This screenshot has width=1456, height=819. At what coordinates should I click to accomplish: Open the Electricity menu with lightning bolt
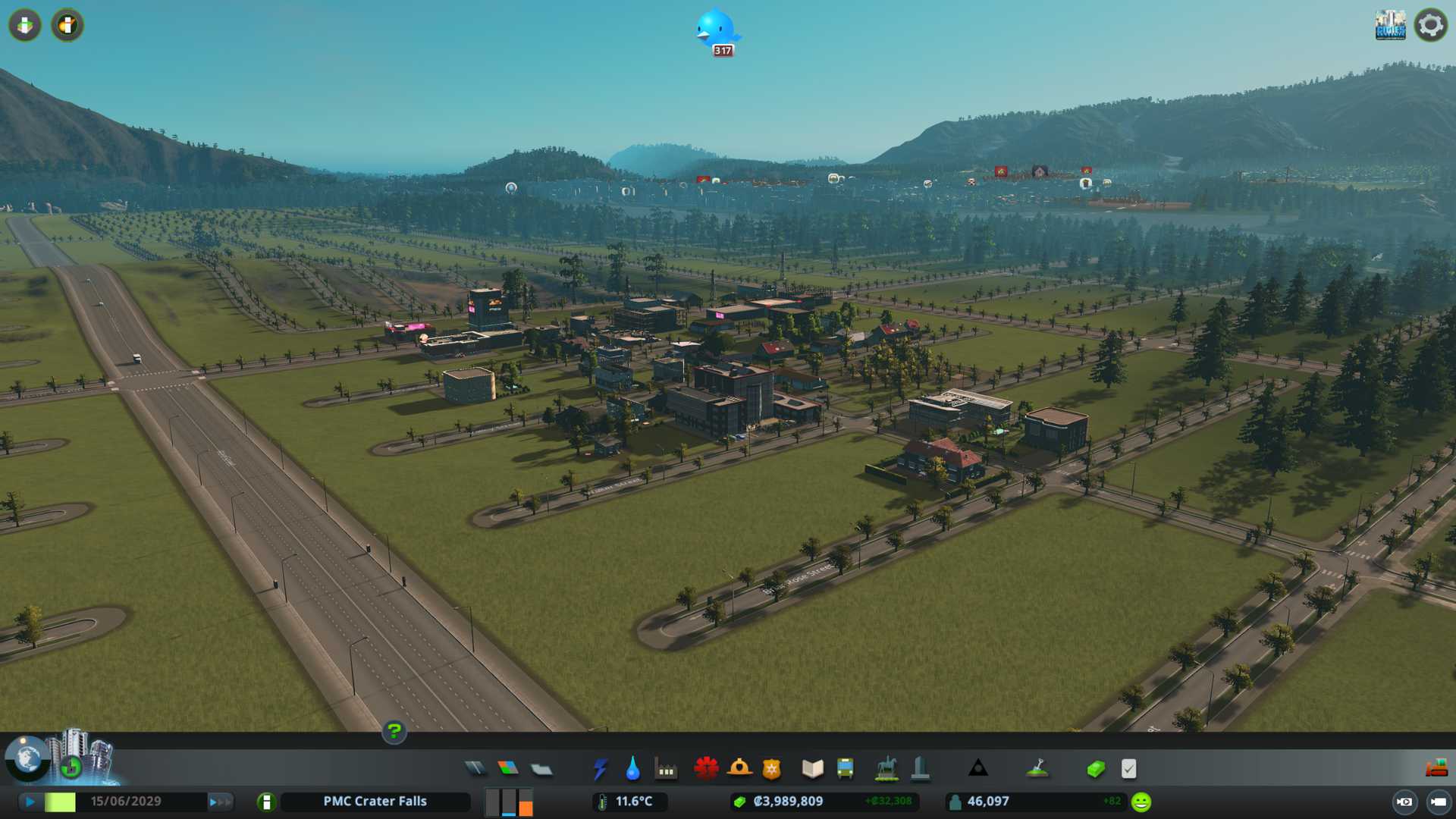click(x=601, y=769)
